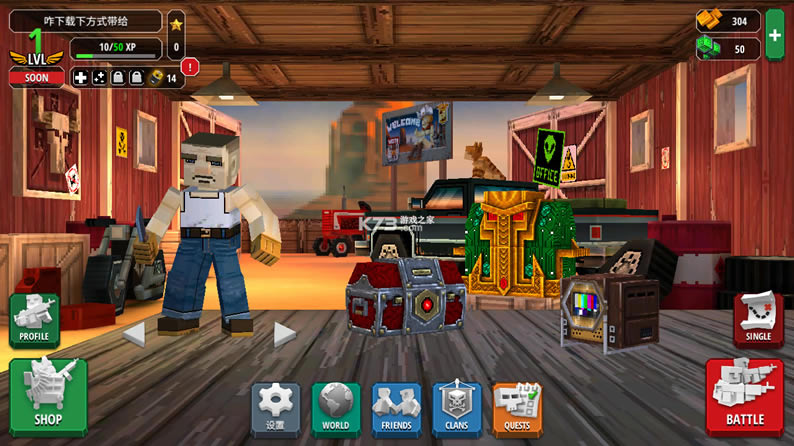Viewport: 794px width, 446px height.
Task: Check the Quests list
Action: [517, 409]
